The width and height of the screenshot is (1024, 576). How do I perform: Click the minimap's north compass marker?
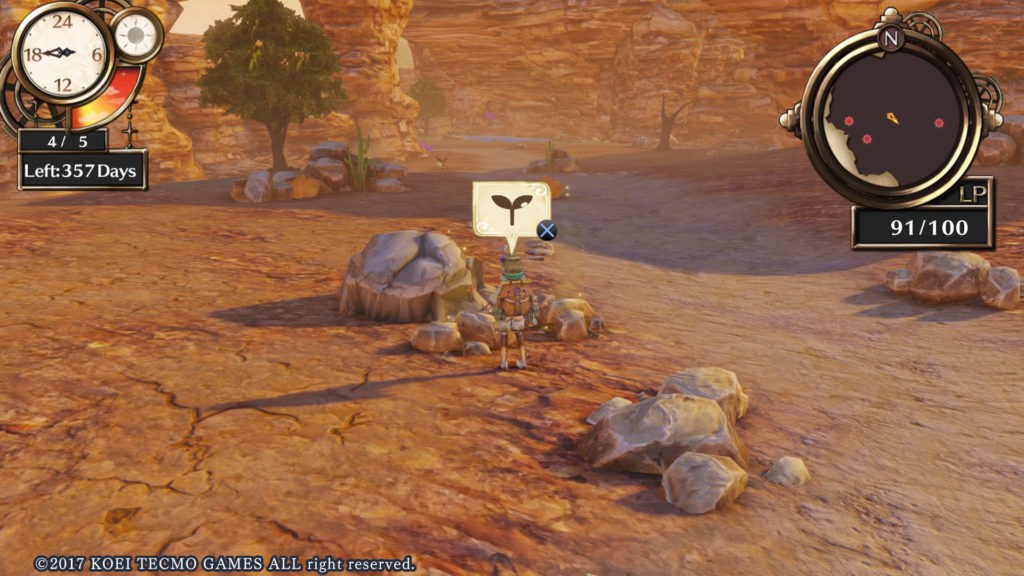(891, 38)
